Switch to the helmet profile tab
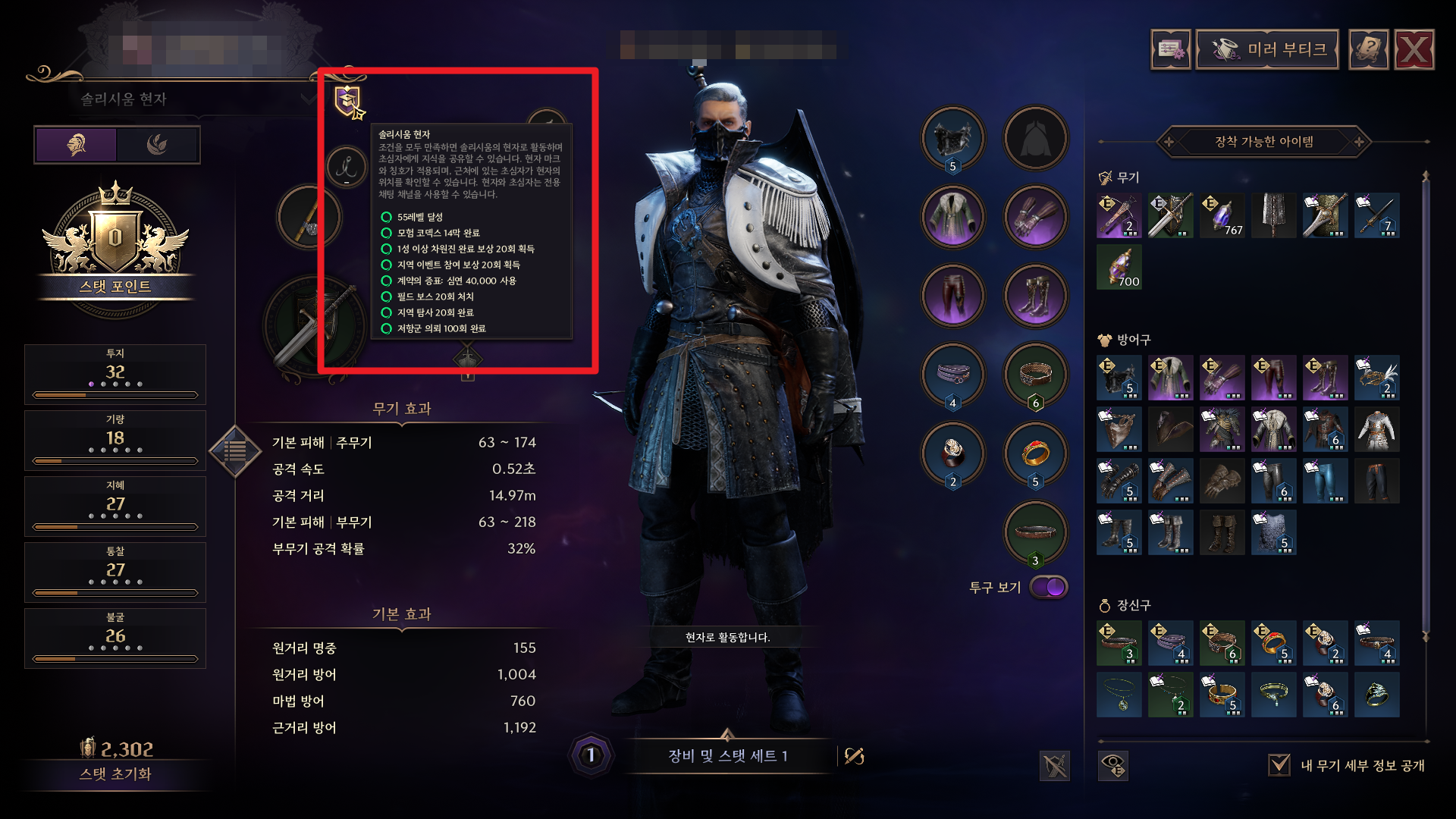 point(76,145)
